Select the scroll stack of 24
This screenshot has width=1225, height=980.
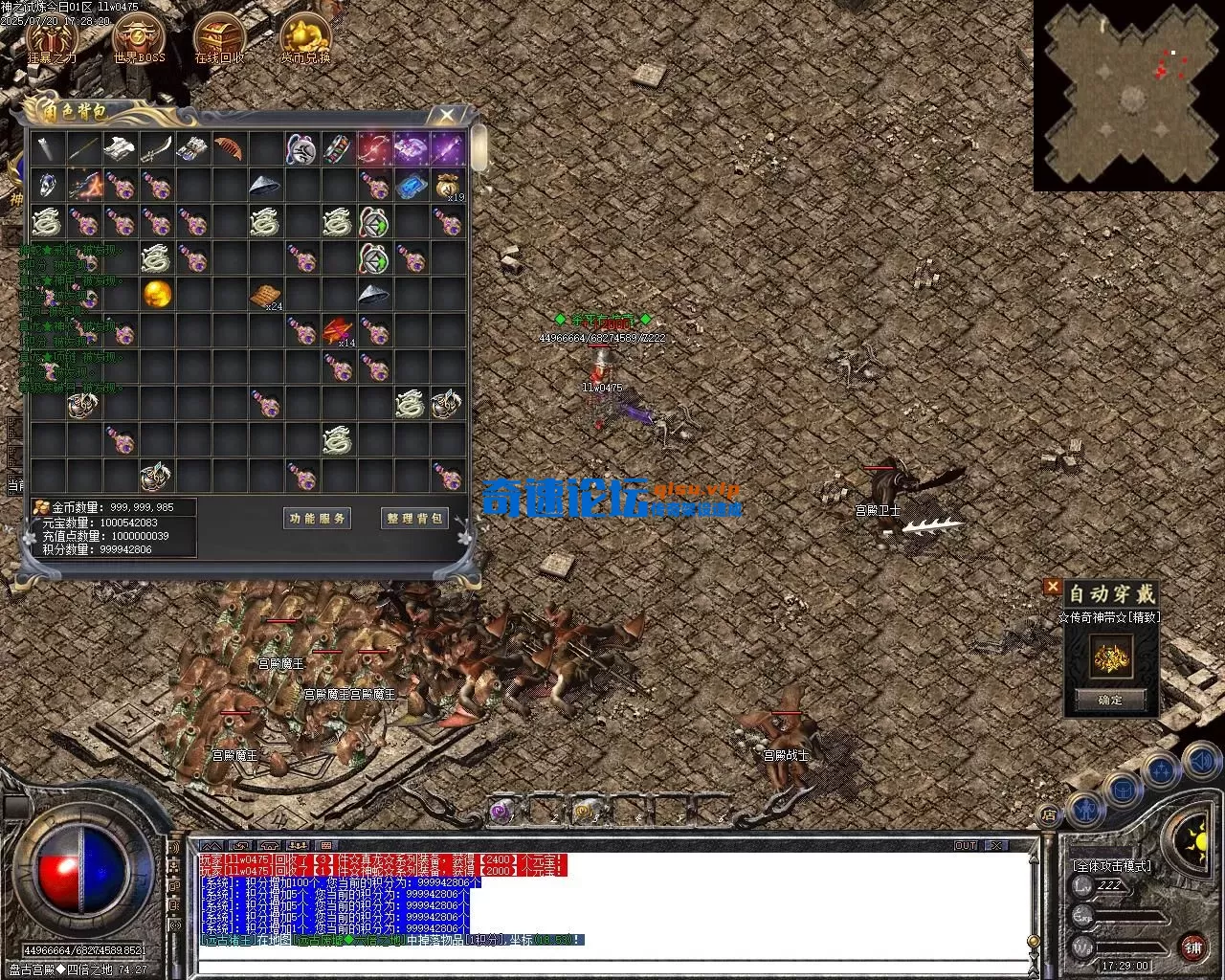(x=266, y=296)
